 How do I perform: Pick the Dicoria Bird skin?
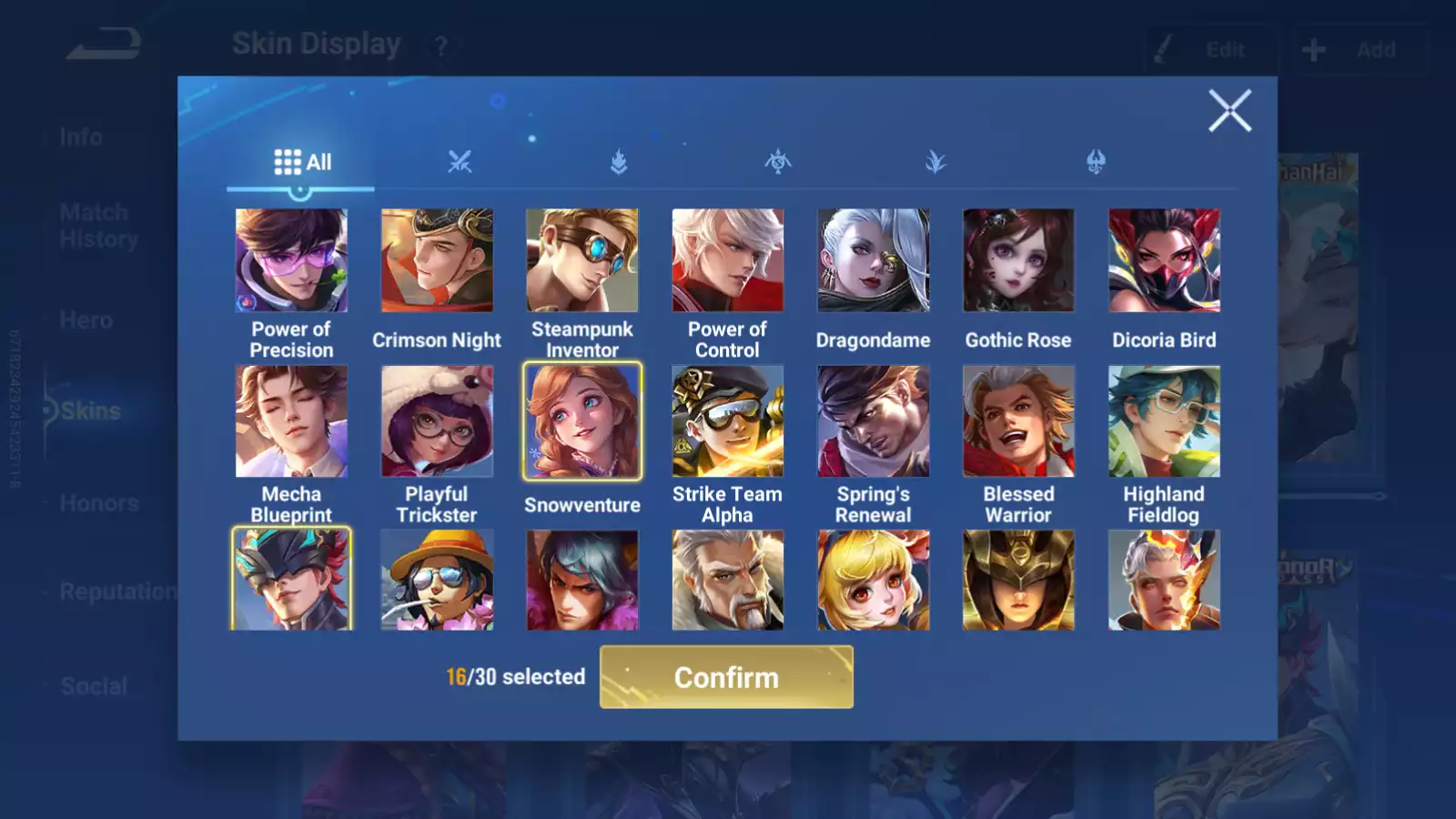1164,261
